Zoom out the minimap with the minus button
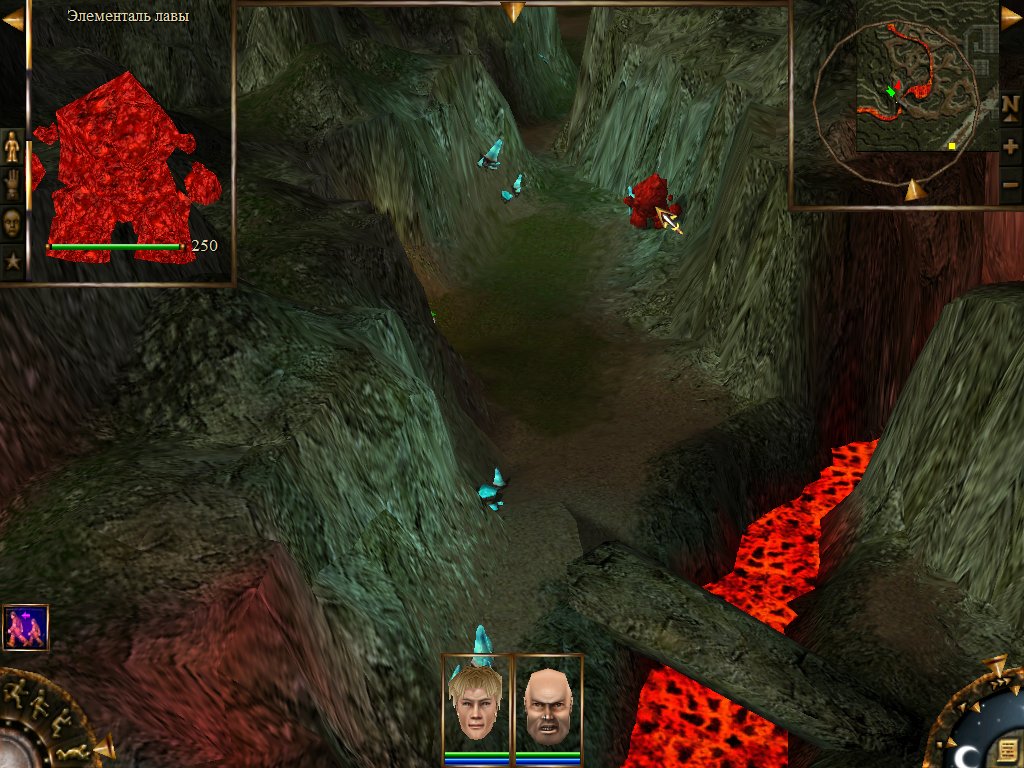Image resolution: width=1024 pixels, height=768 pixels. coord(1010,185)
